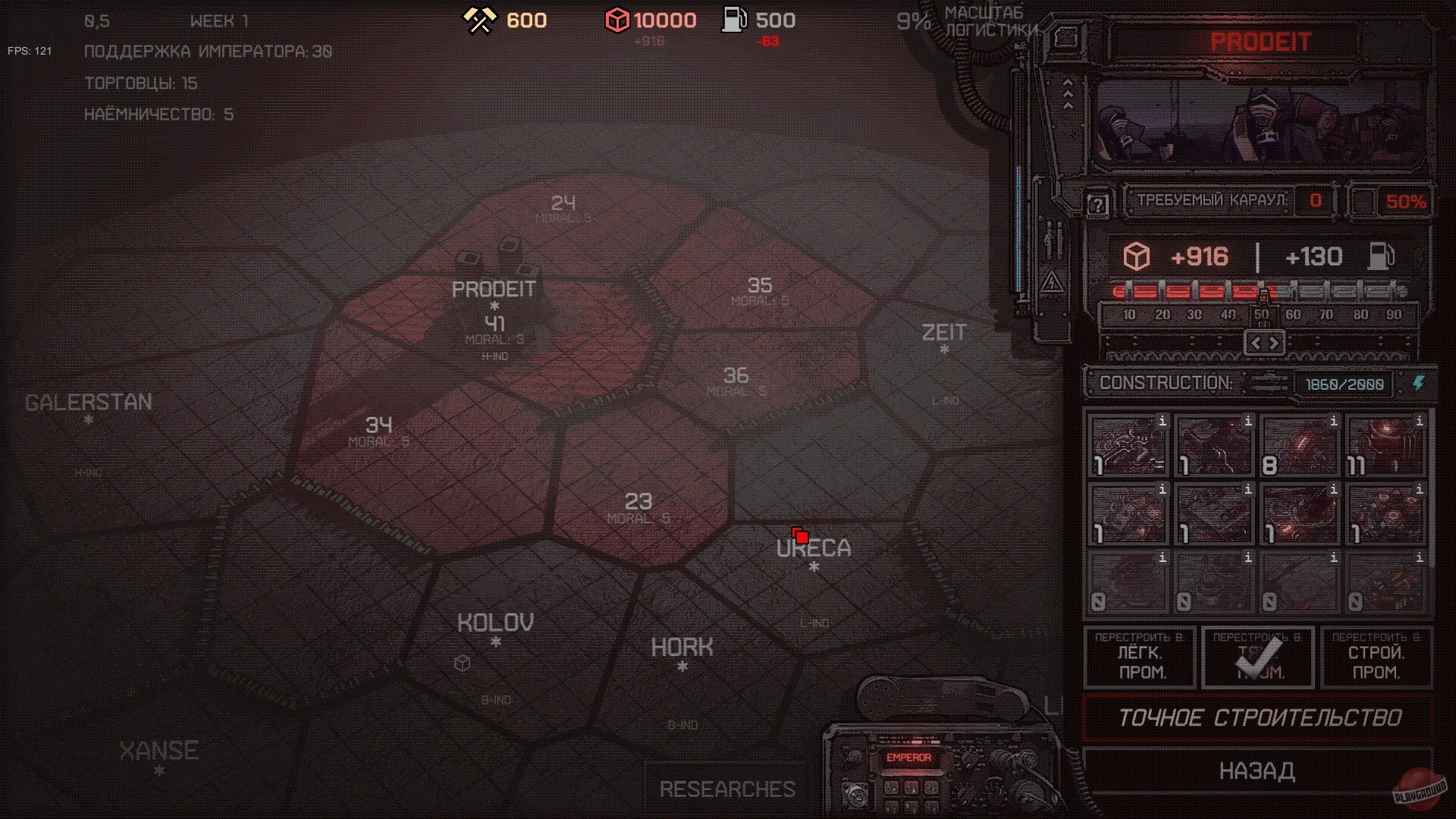The image size is (1456, 819).
Task: Click the question mark help icon
Action: [x=1097, y=204]
